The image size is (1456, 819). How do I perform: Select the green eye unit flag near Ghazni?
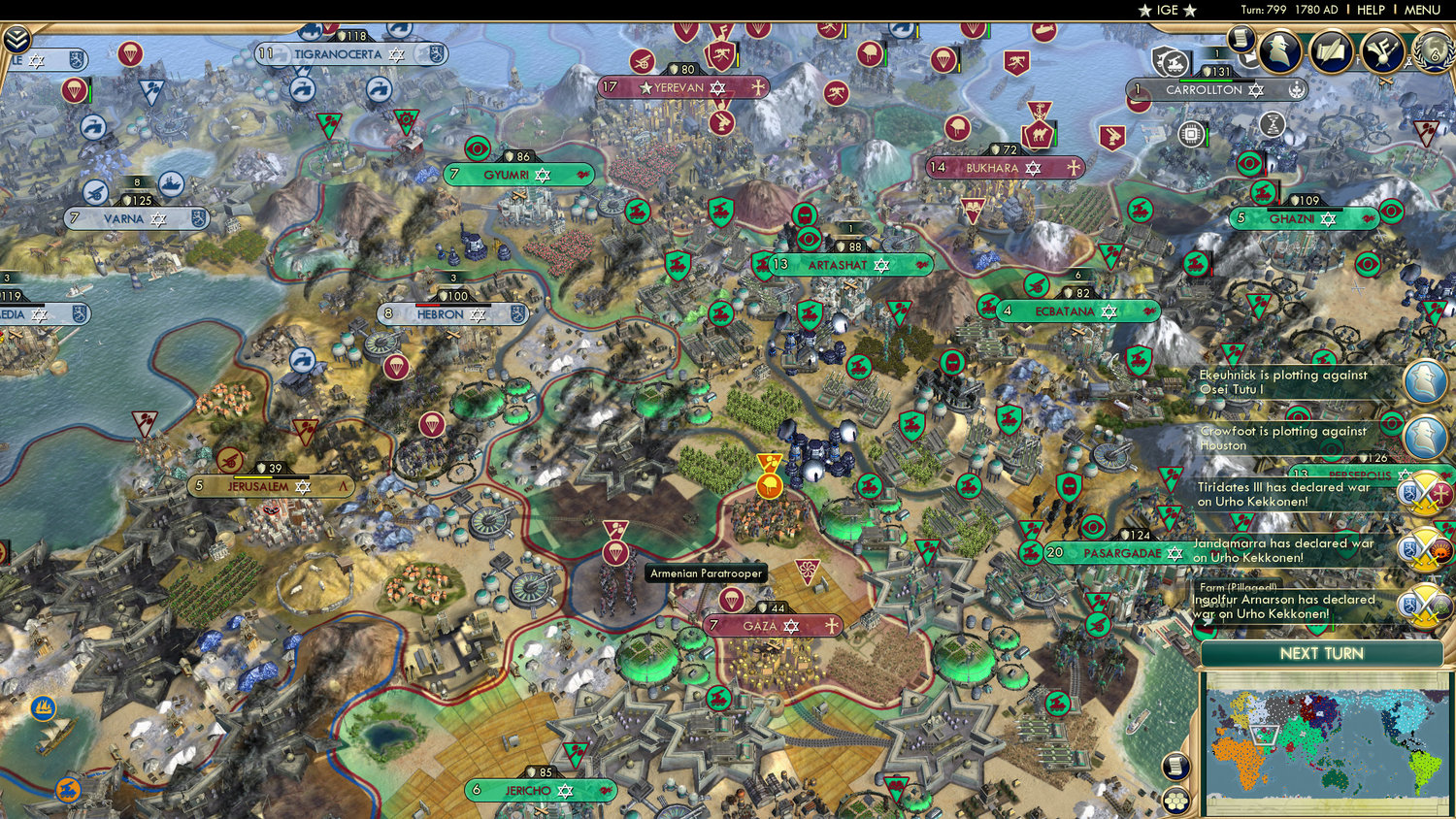(1391, 211)
